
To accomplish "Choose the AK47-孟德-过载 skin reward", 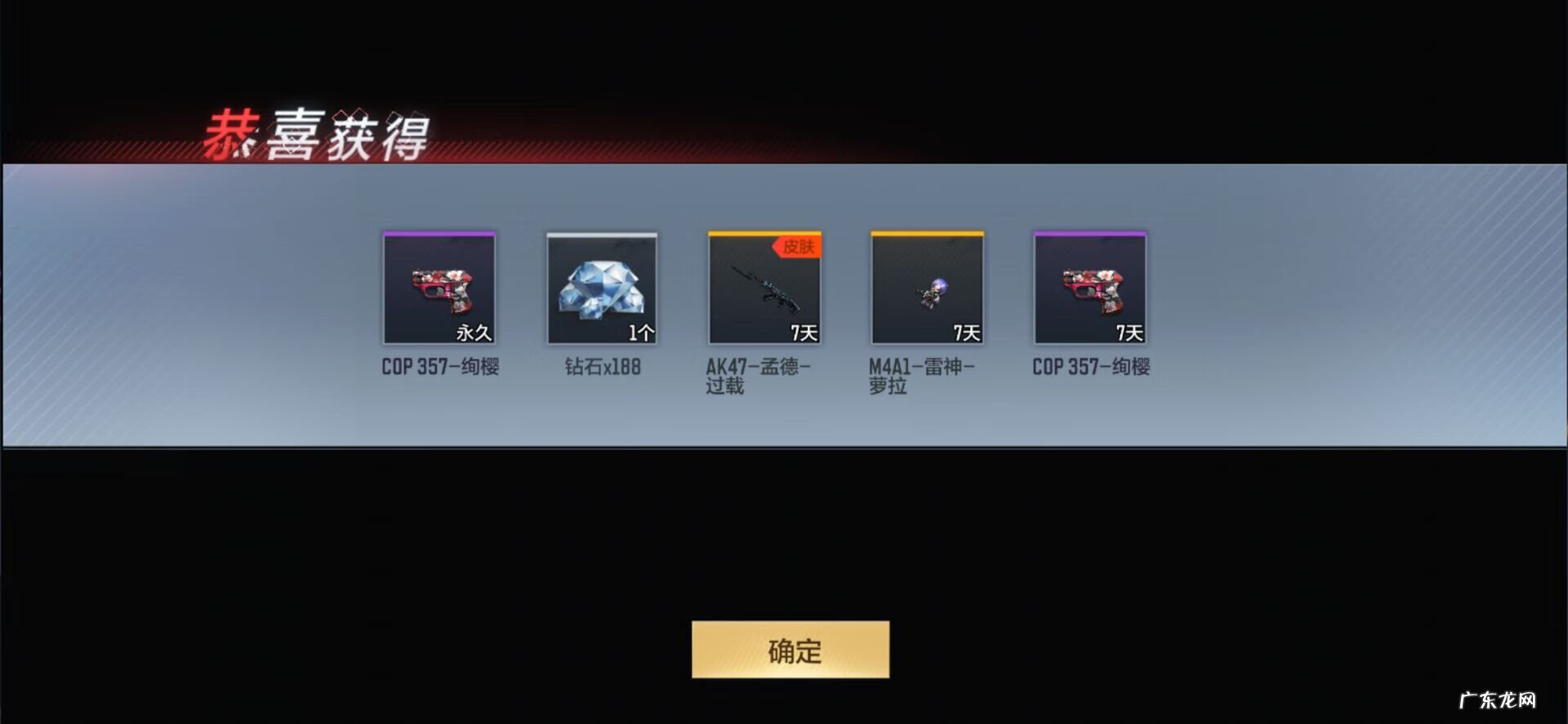I will (764, 289).
